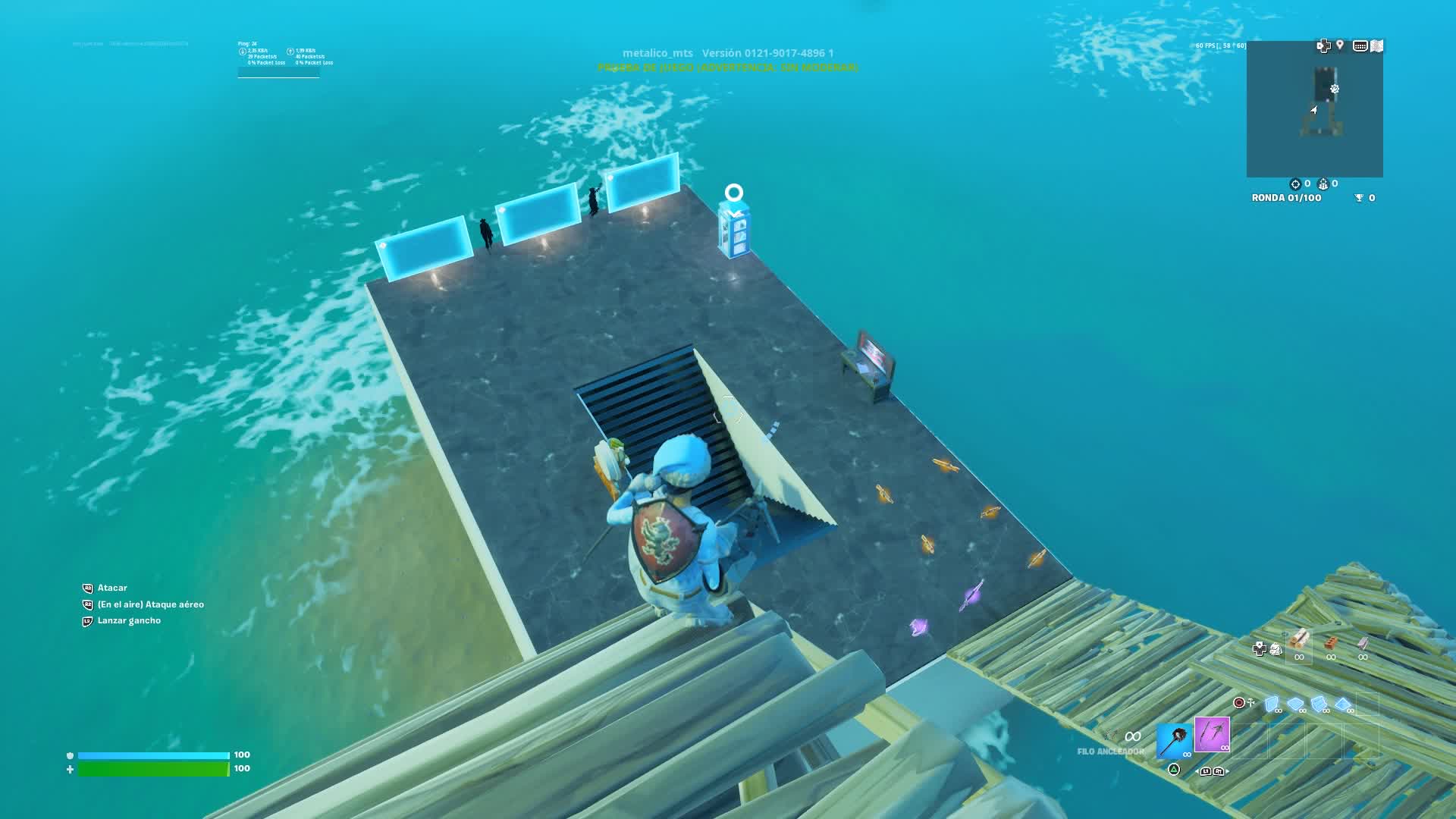1456x819 pixels.
Task: Click the Lanzar gancho prompt text
Action: point(127,620)
